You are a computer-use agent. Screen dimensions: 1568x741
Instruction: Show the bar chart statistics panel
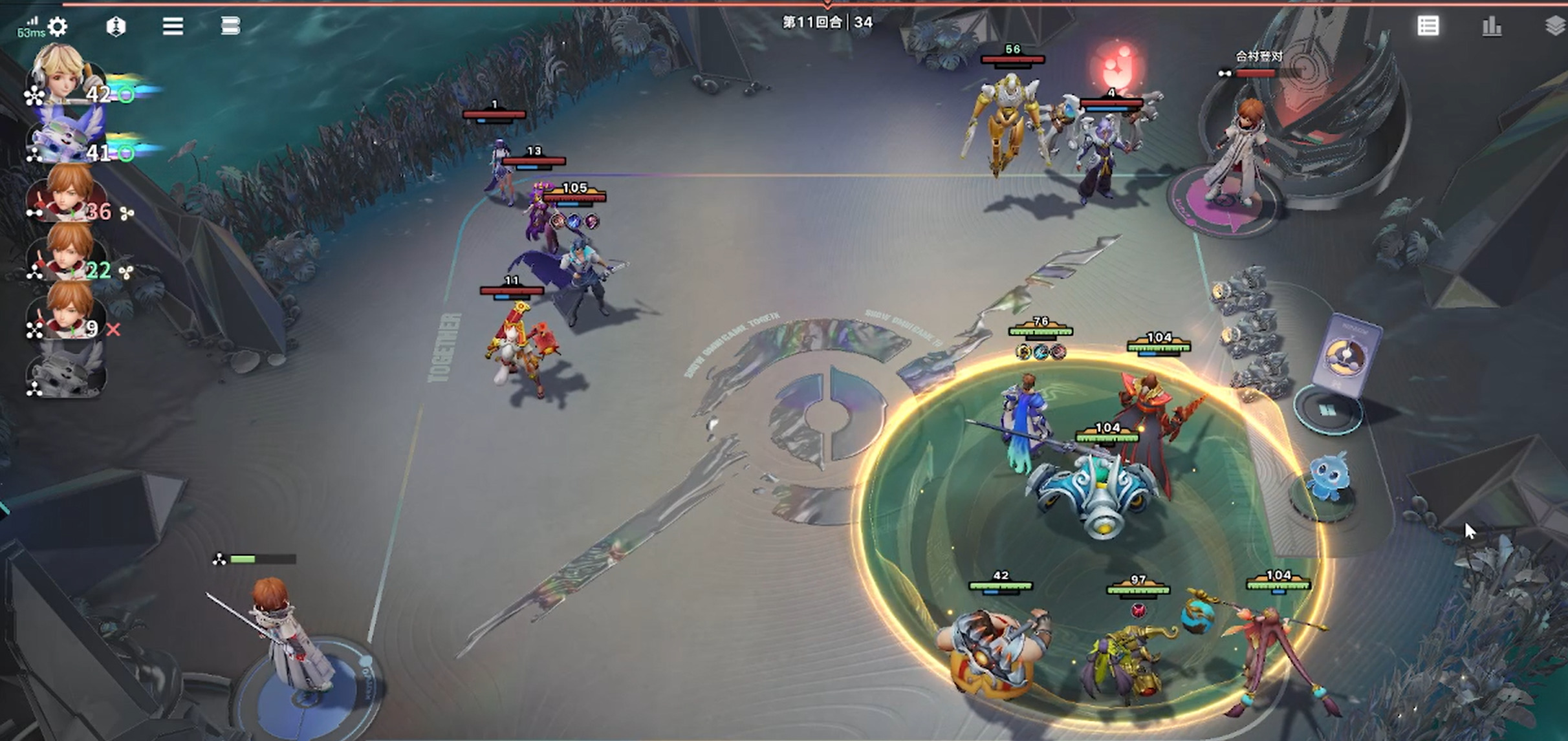[1491, 27]
